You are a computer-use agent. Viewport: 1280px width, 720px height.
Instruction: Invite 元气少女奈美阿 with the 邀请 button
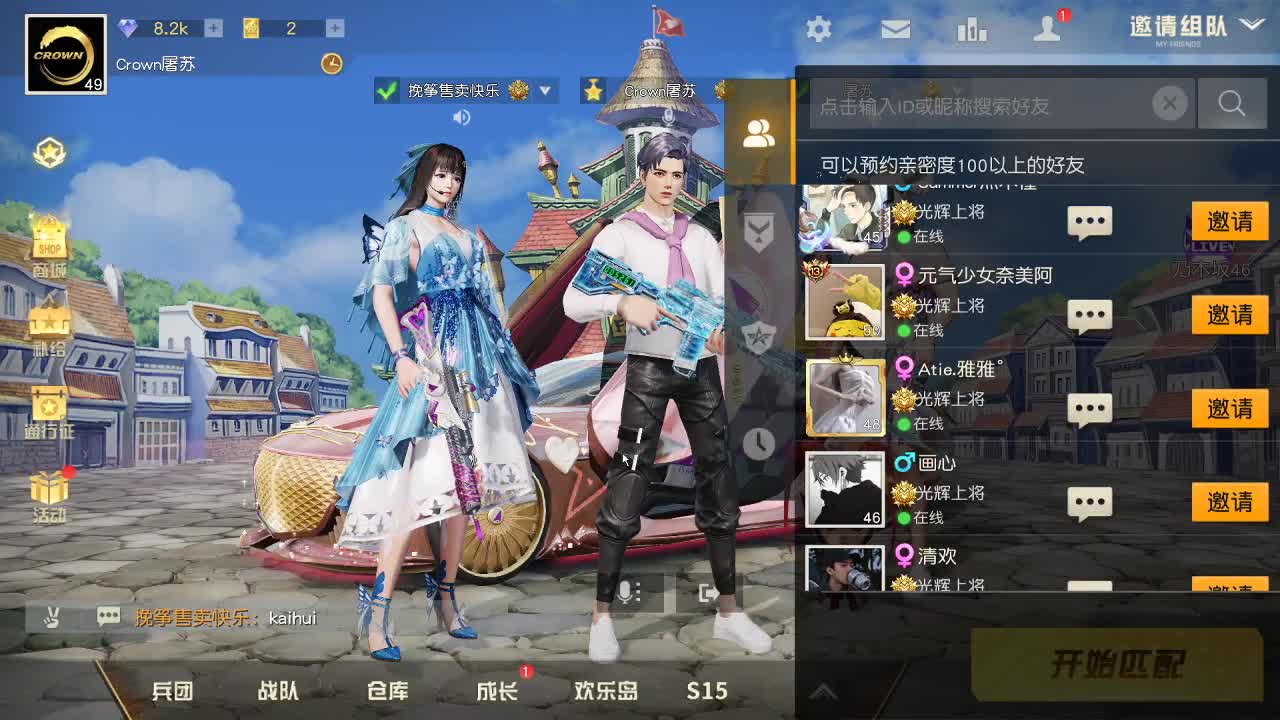1230,315
